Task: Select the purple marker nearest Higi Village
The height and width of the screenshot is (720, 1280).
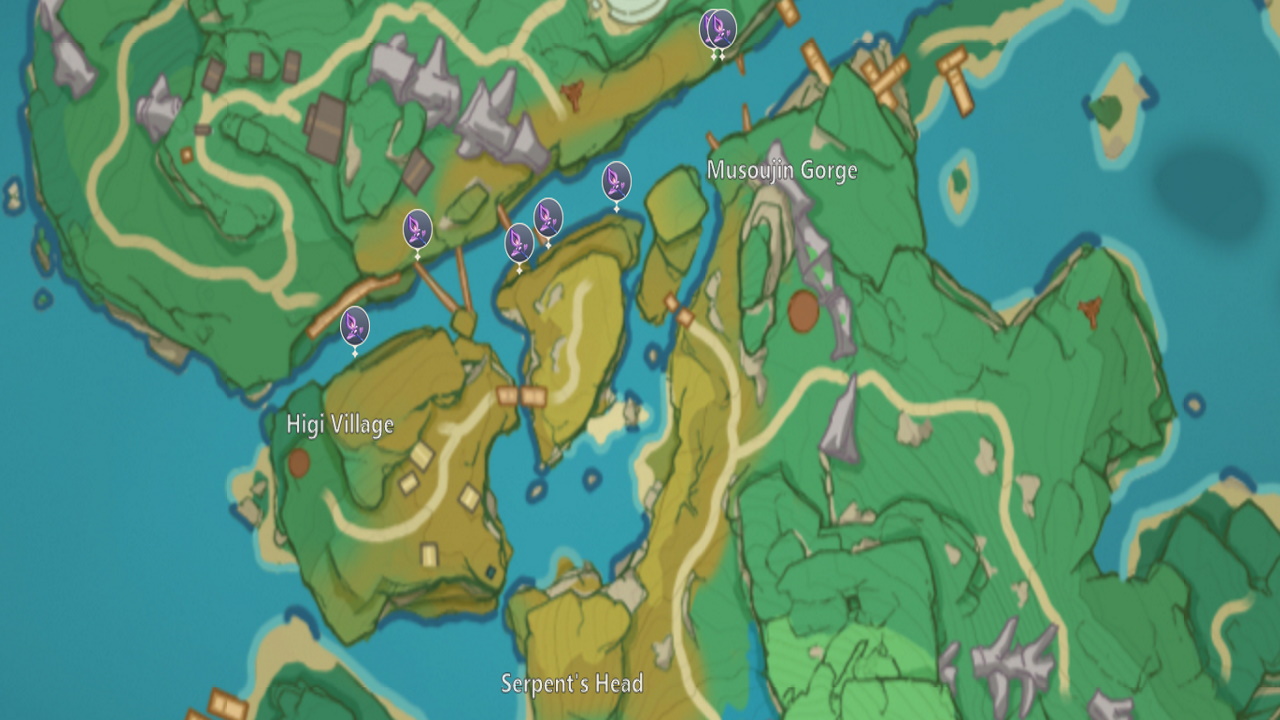Action: pyautogui.click(x=354, y=326)
